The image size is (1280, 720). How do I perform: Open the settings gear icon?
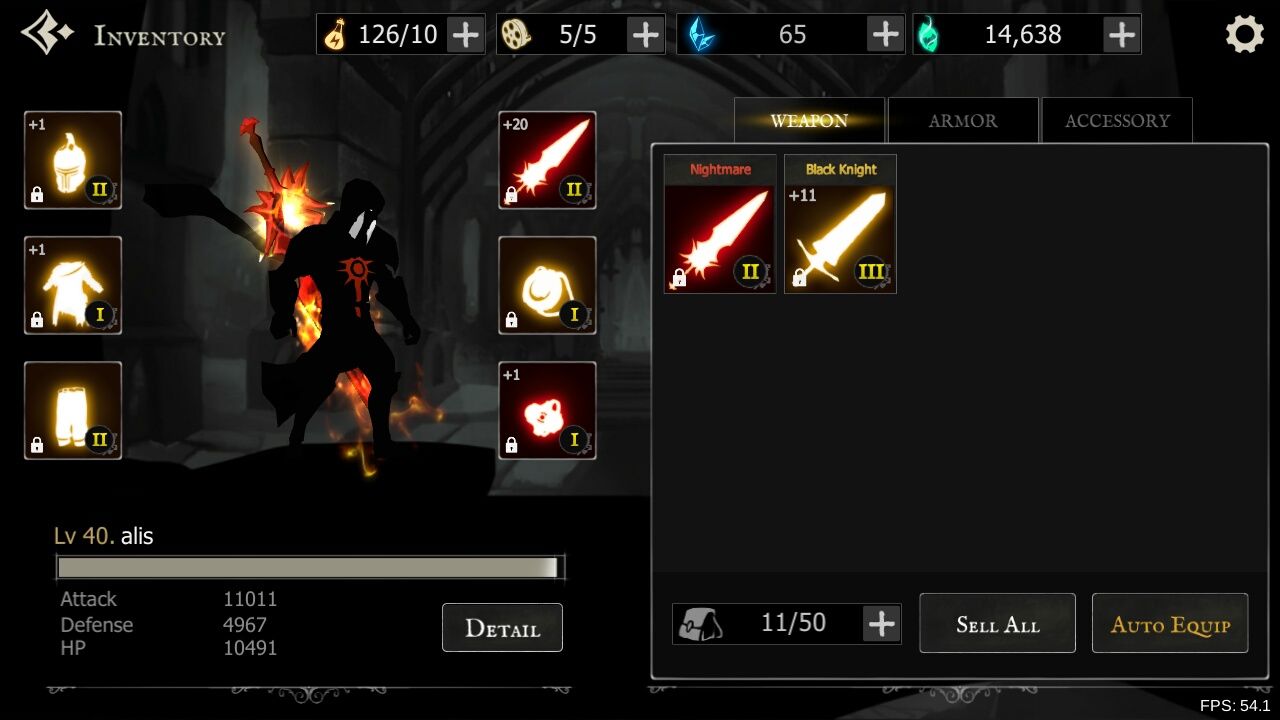[x=1244, y=35]
